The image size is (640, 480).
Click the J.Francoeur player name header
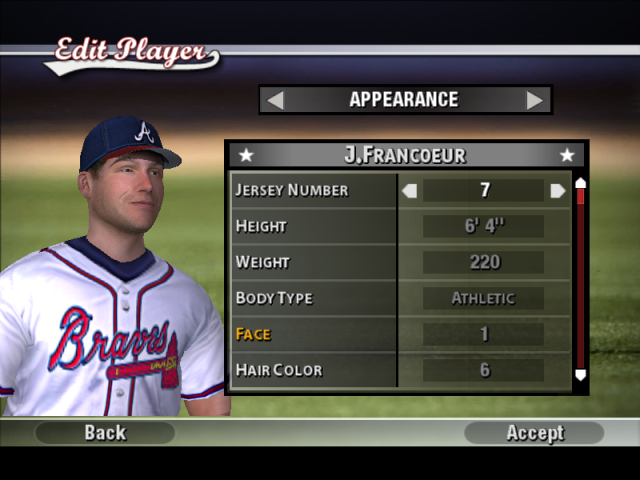405,155
